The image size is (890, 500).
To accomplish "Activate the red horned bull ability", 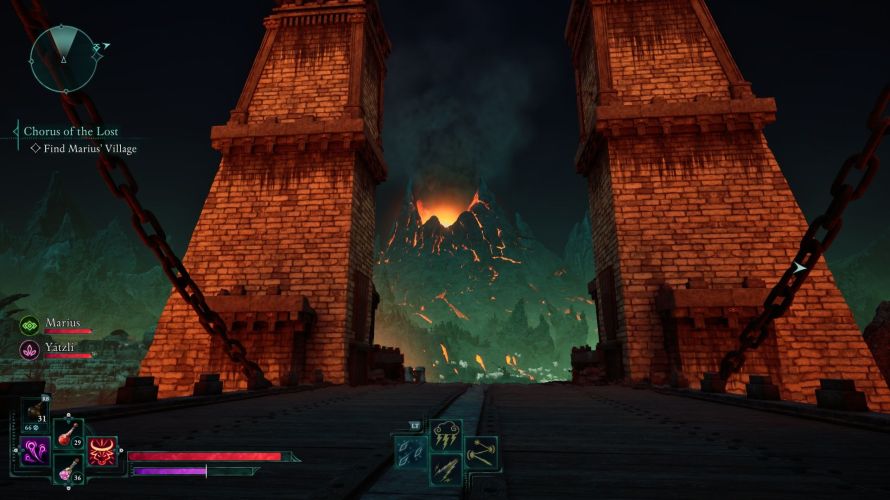I will click(x=101, y=451).
